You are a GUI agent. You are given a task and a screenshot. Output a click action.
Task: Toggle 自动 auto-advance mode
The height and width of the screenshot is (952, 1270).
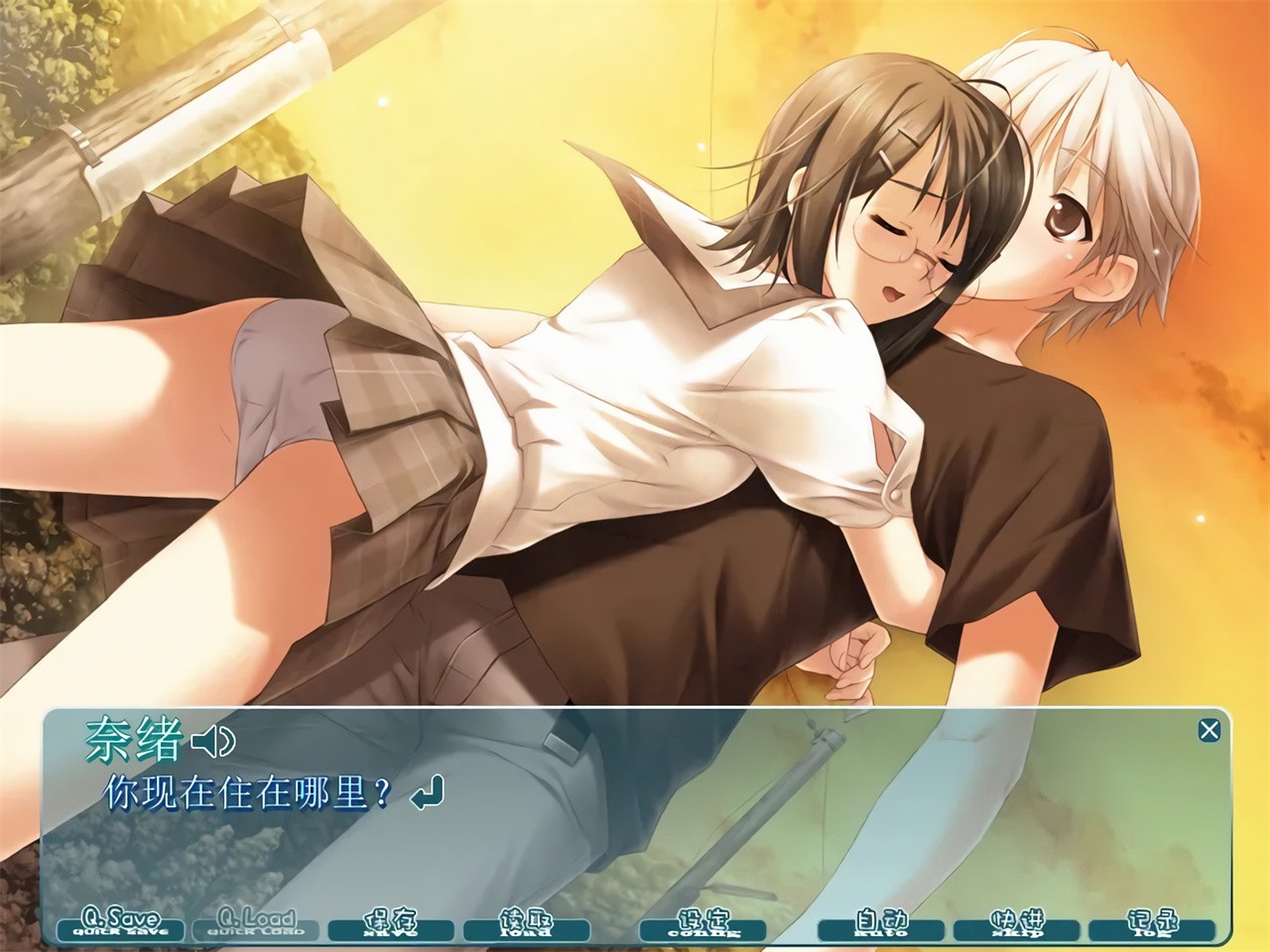pyautogui.click(x=880, y=923)
